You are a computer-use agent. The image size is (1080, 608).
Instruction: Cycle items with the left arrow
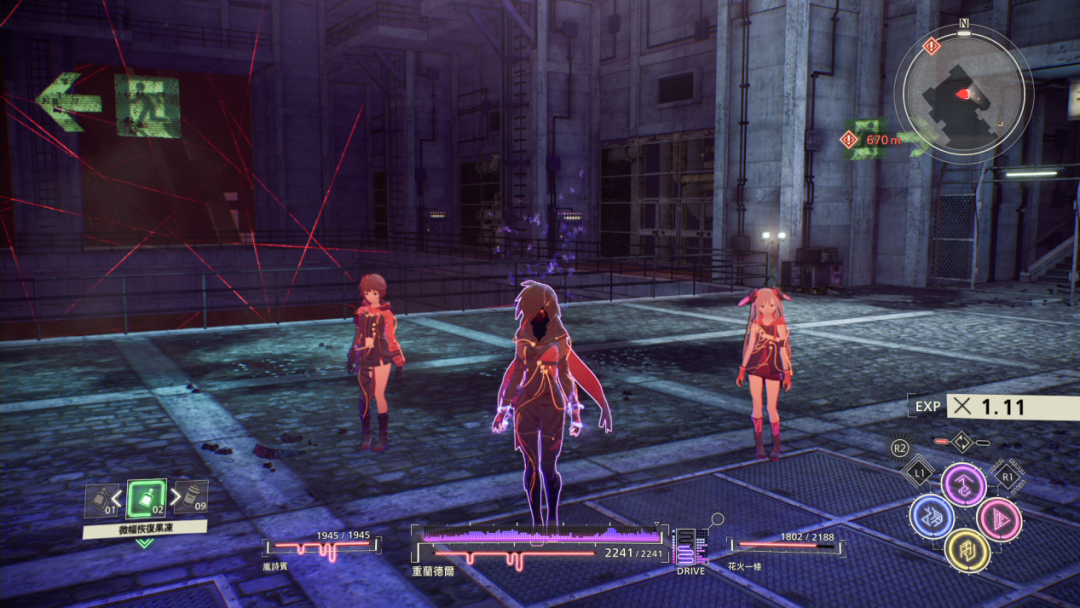(117, 497)
